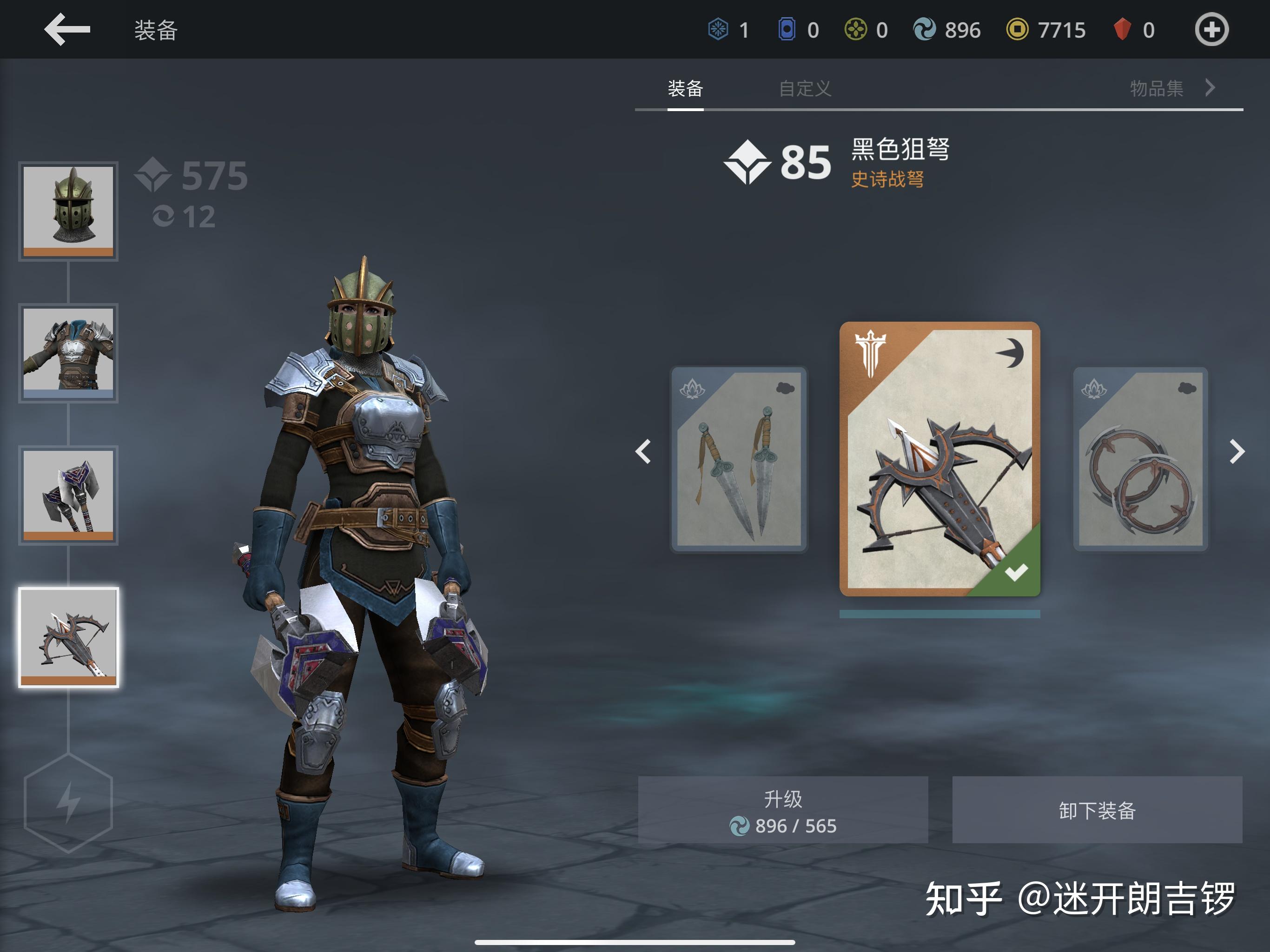
Task: Select the chest armor equipment slot
Action: [x=68, y=352]
